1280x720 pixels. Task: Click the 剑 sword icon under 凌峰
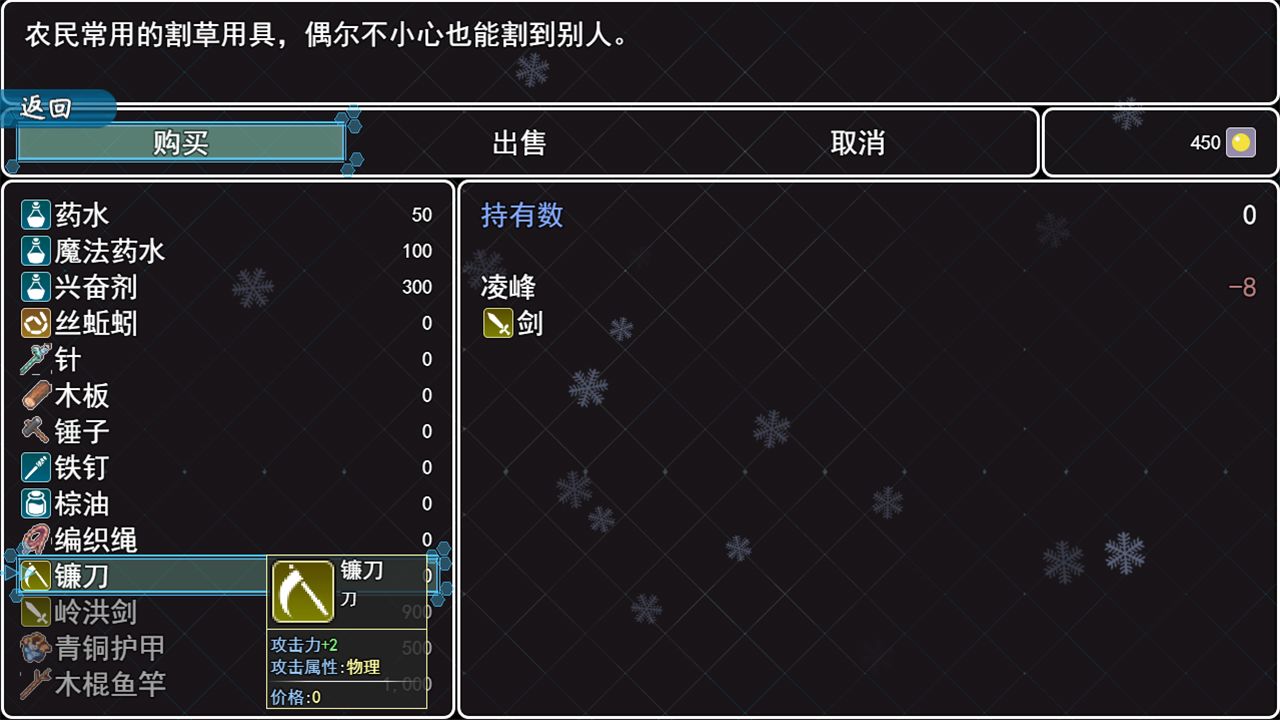click(x=498, y=323)
